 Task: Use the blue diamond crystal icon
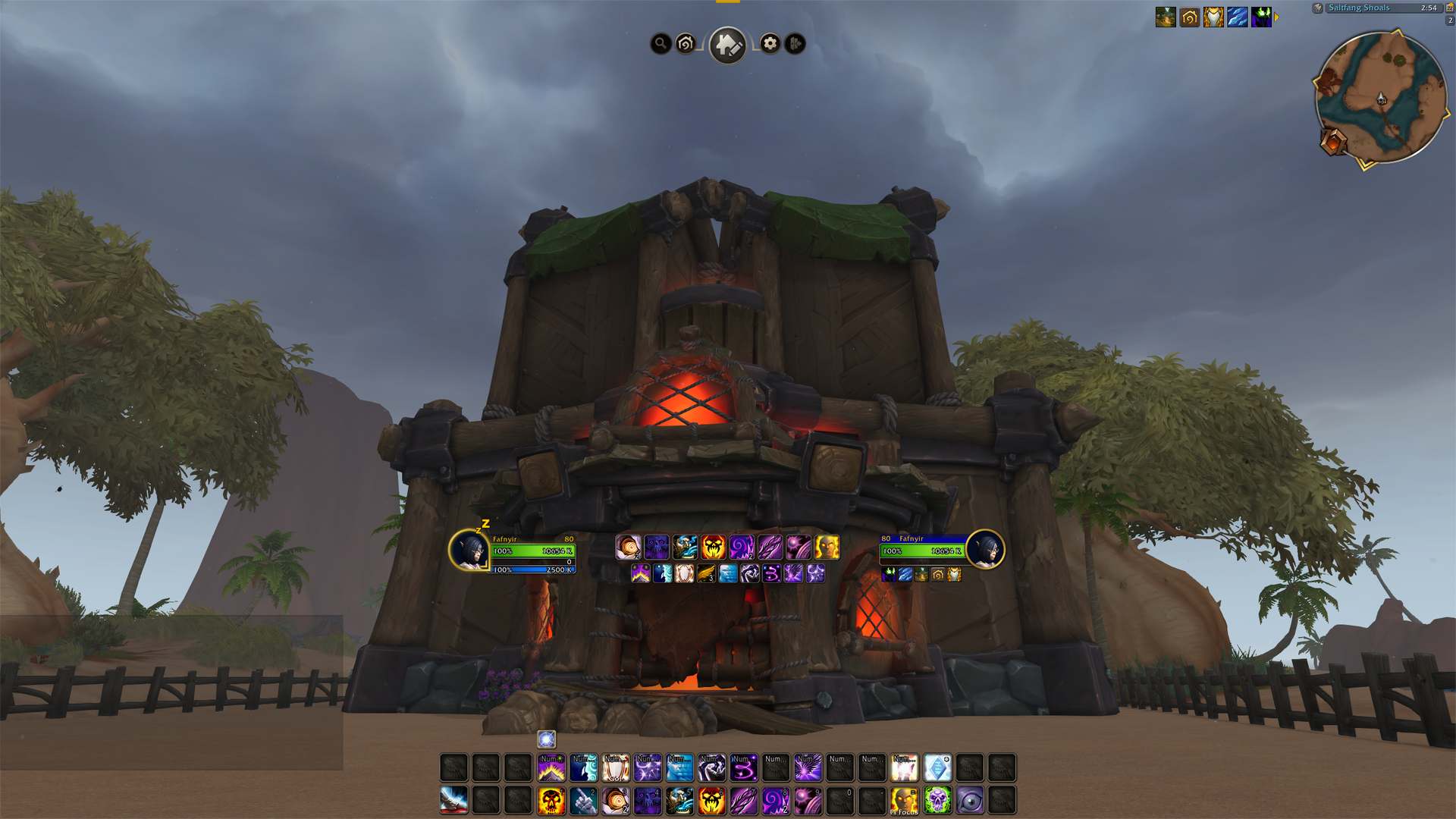click(937, 768)
